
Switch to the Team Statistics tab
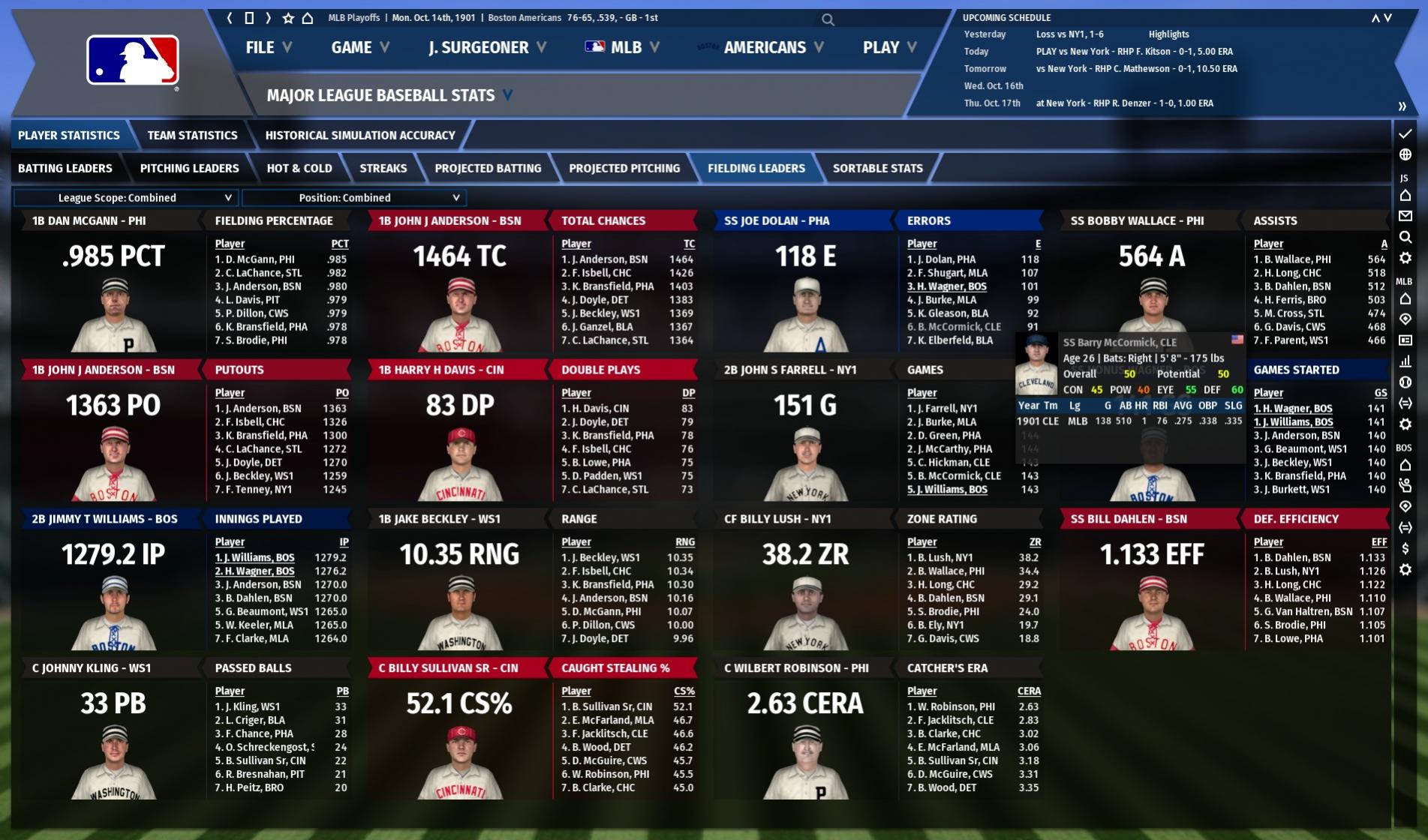click(192, 136)
